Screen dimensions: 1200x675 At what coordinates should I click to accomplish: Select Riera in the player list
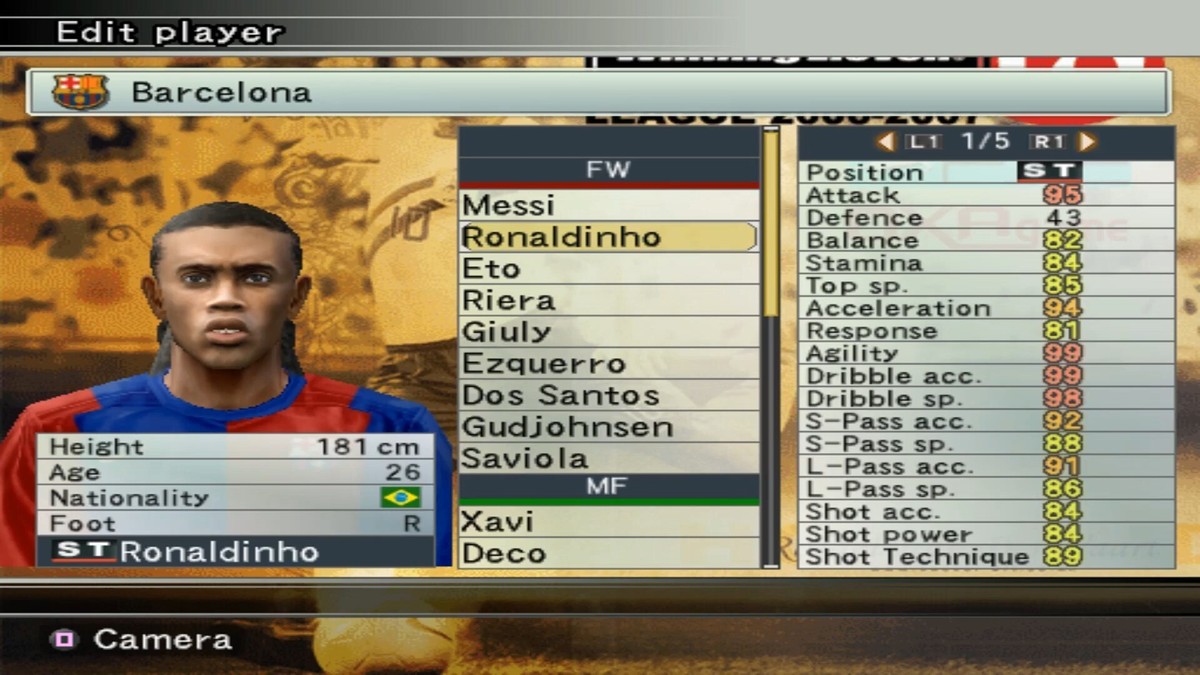click(608, 300)
